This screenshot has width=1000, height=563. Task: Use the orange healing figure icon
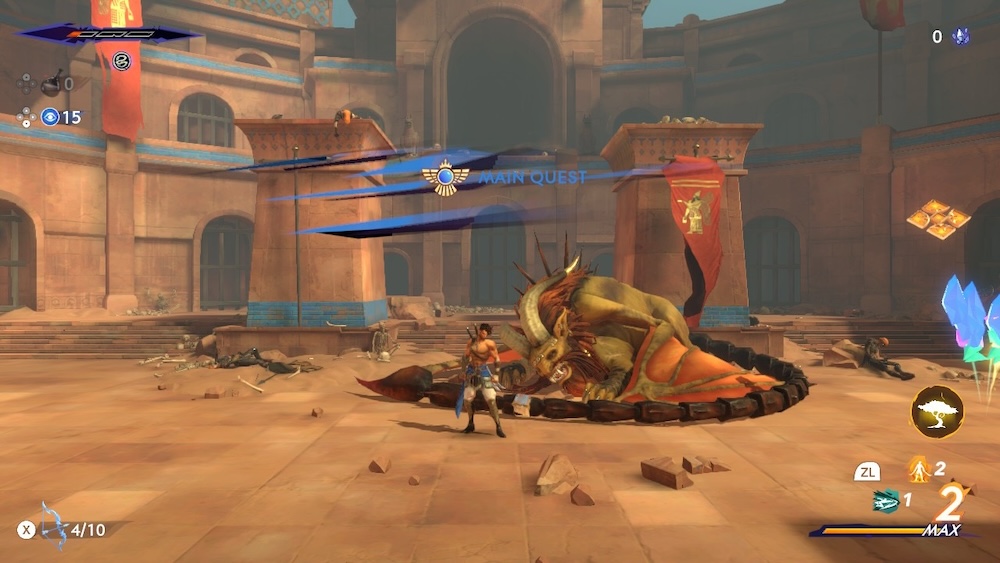[918, 469]
